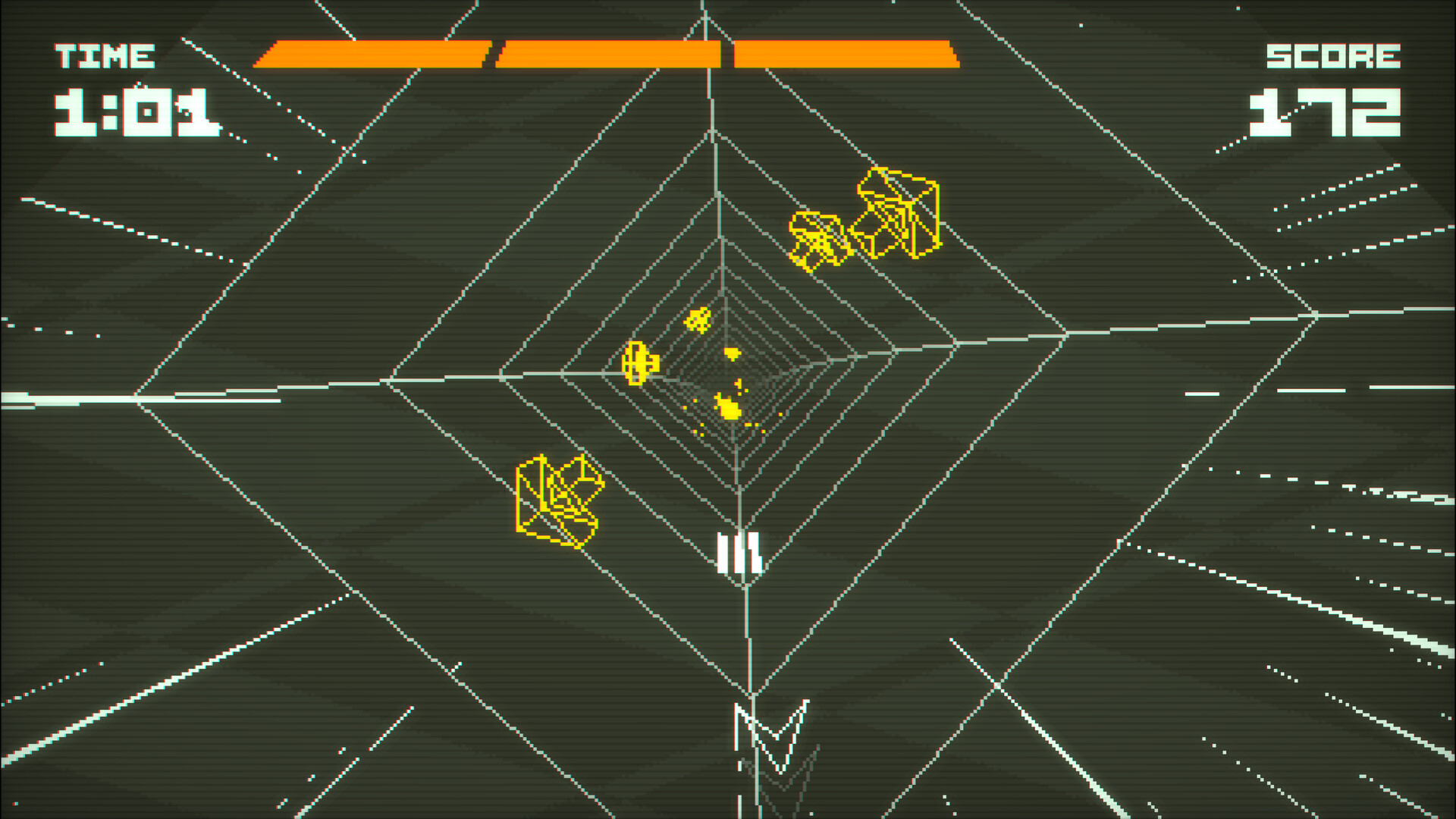Select the TIME label in the corner
The image size is (1456, 819).
pyautogui.click(x=102, y=55)
